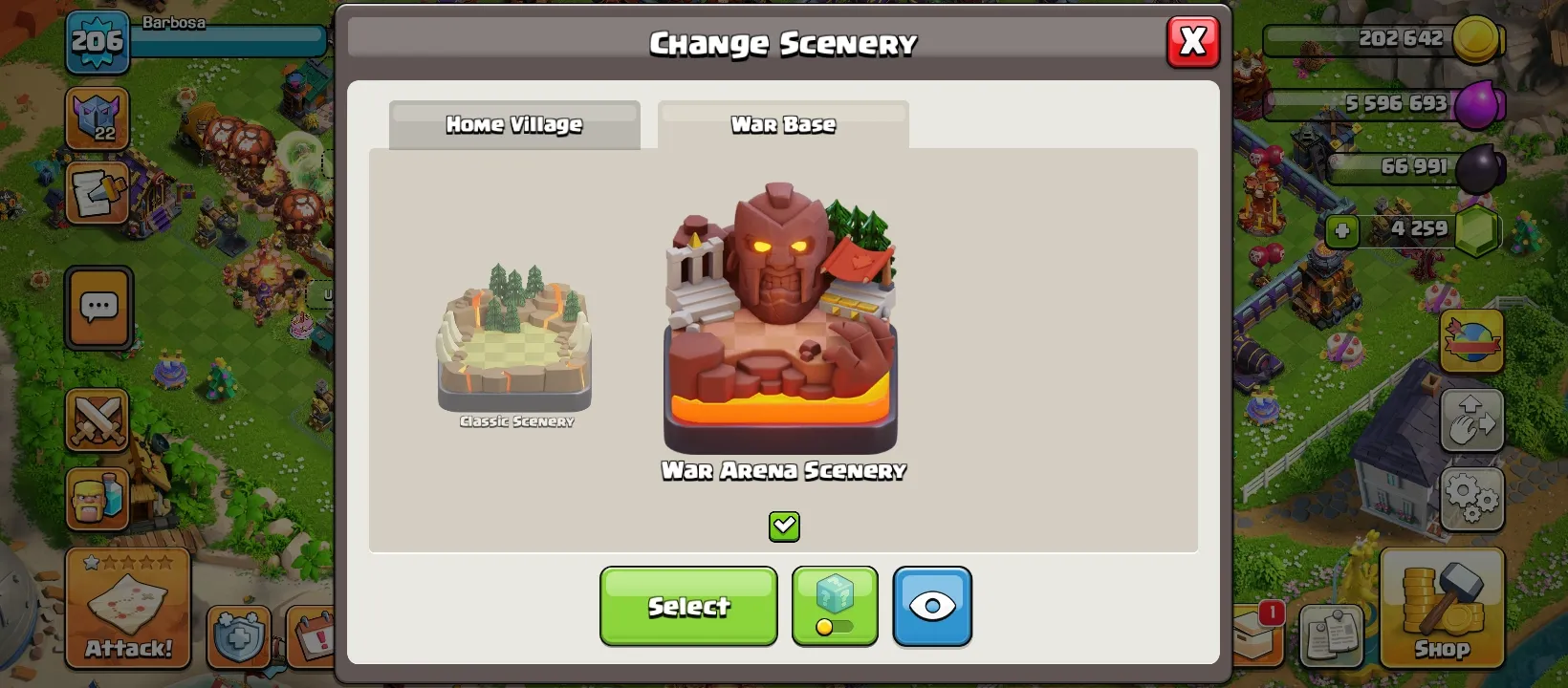This screenshot has width=1568, height=688.
Task: Open the settings gear
Action: point(1472,497)
